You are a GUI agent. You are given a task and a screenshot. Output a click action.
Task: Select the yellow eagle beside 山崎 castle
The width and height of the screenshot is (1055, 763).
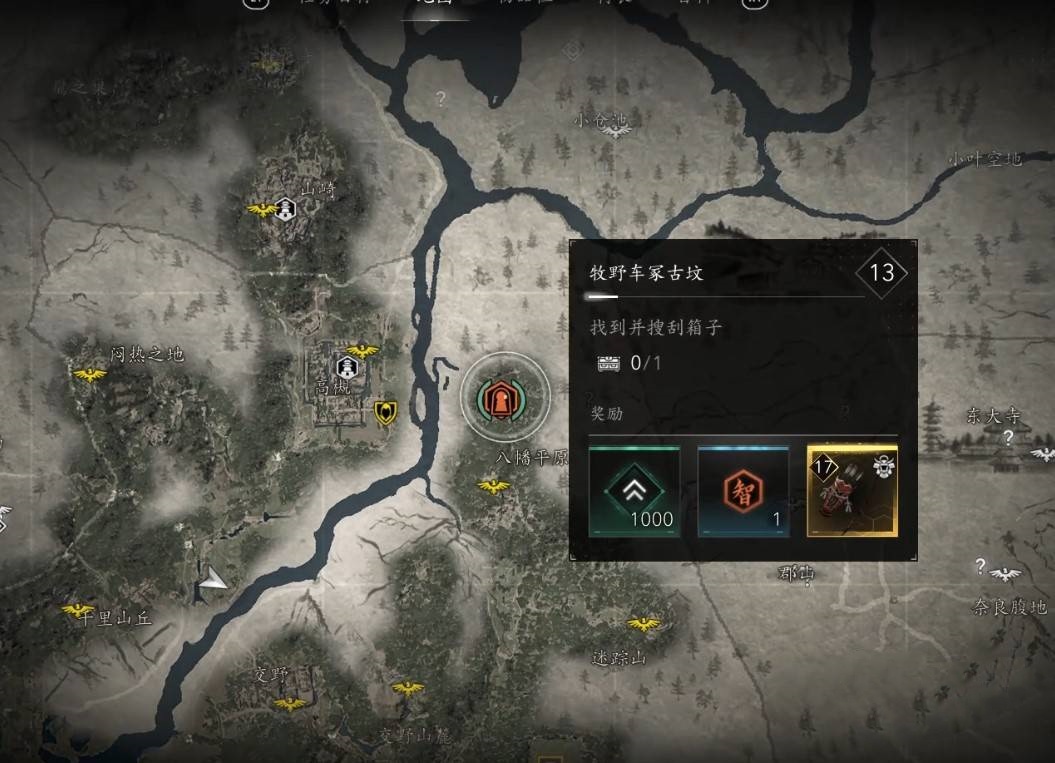[x=262, y=209]
